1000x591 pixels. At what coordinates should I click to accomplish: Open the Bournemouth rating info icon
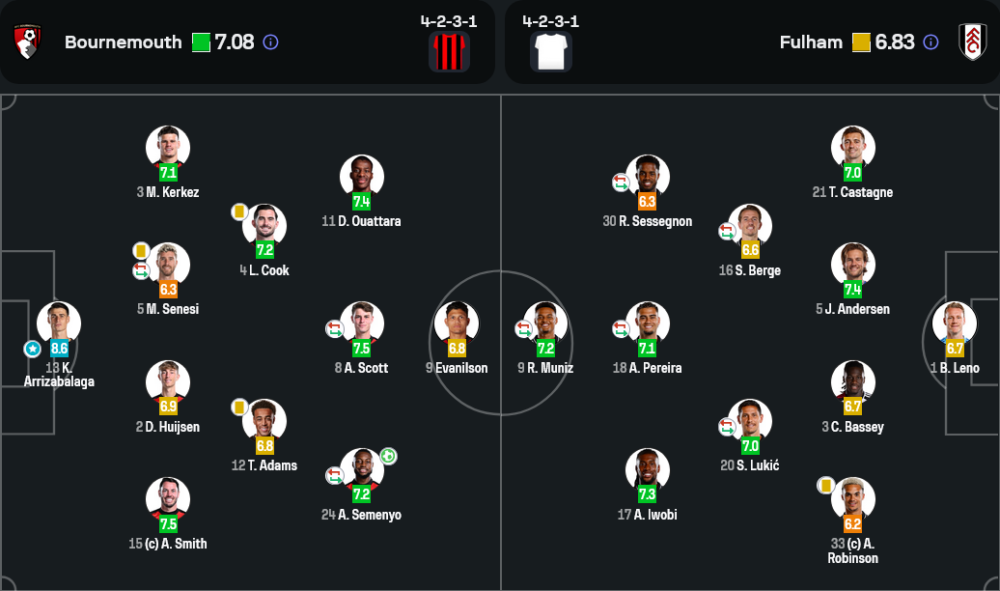(x=270, y=43)
